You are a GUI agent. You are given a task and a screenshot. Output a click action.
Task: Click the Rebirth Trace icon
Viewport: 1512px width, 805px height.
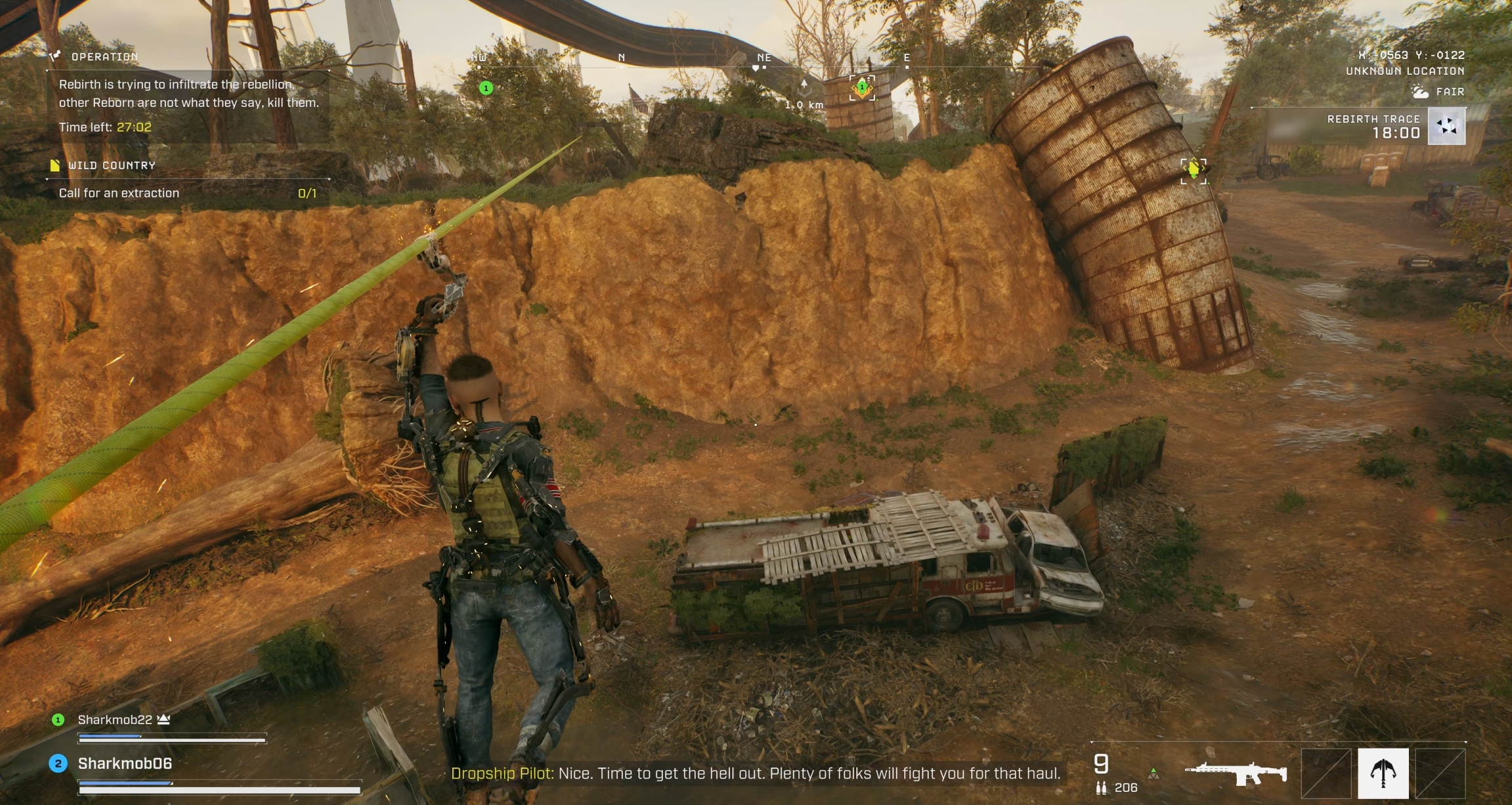pos(1446,126)
